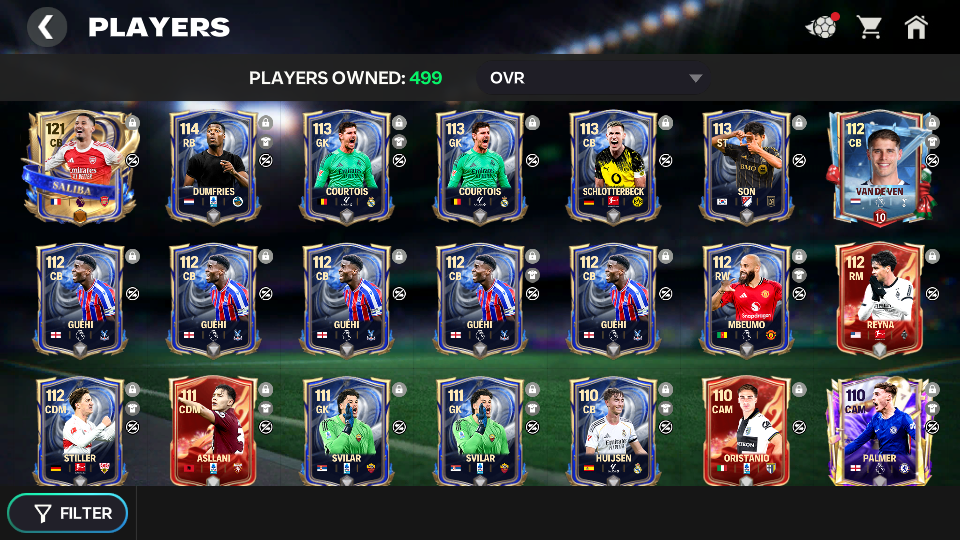
Task: Choose the Oristanio CAM card
Action: click(746, 432)
